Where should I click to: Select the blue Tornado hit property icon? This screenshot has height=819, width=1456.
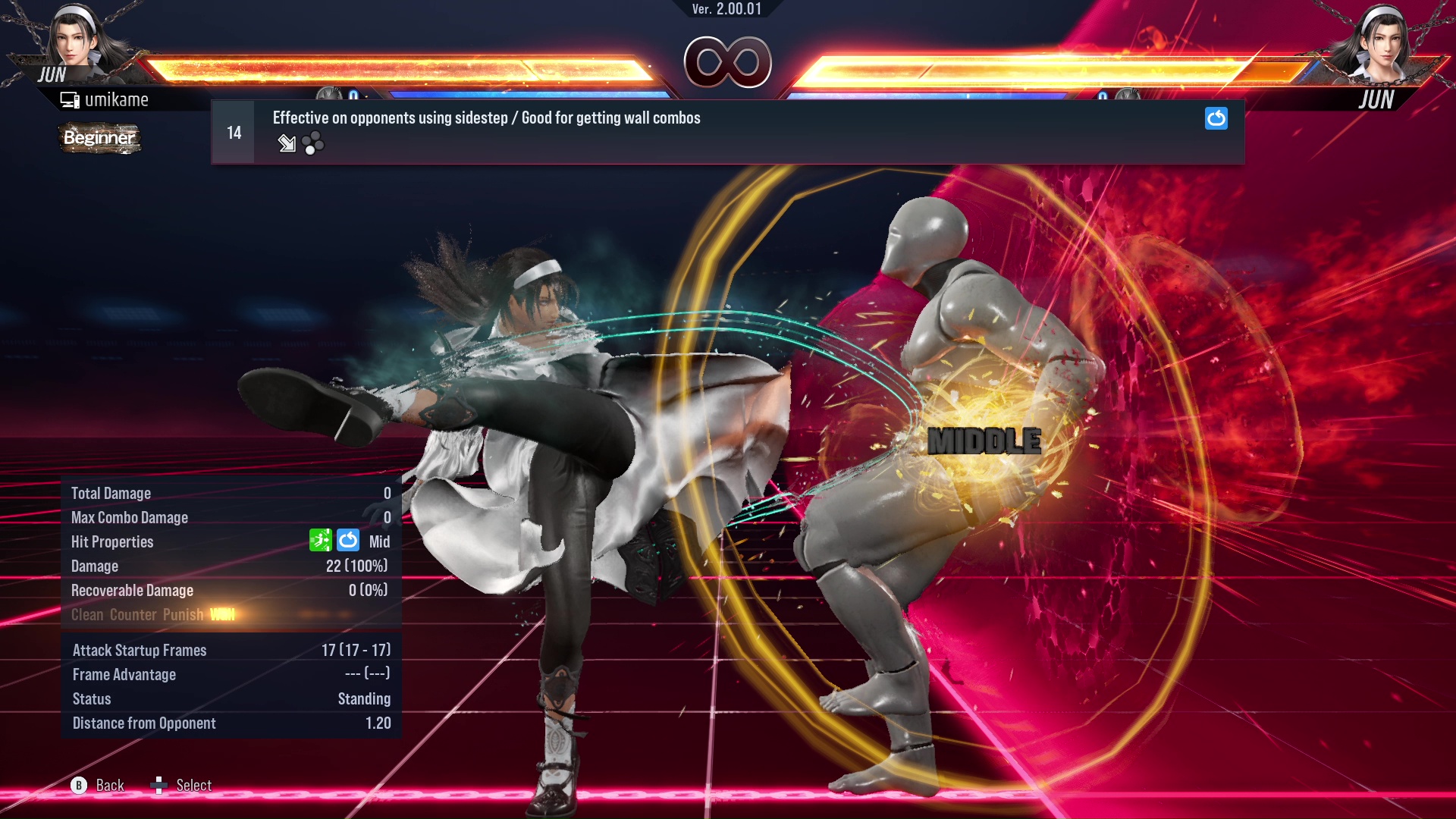(x=347, y=541)
